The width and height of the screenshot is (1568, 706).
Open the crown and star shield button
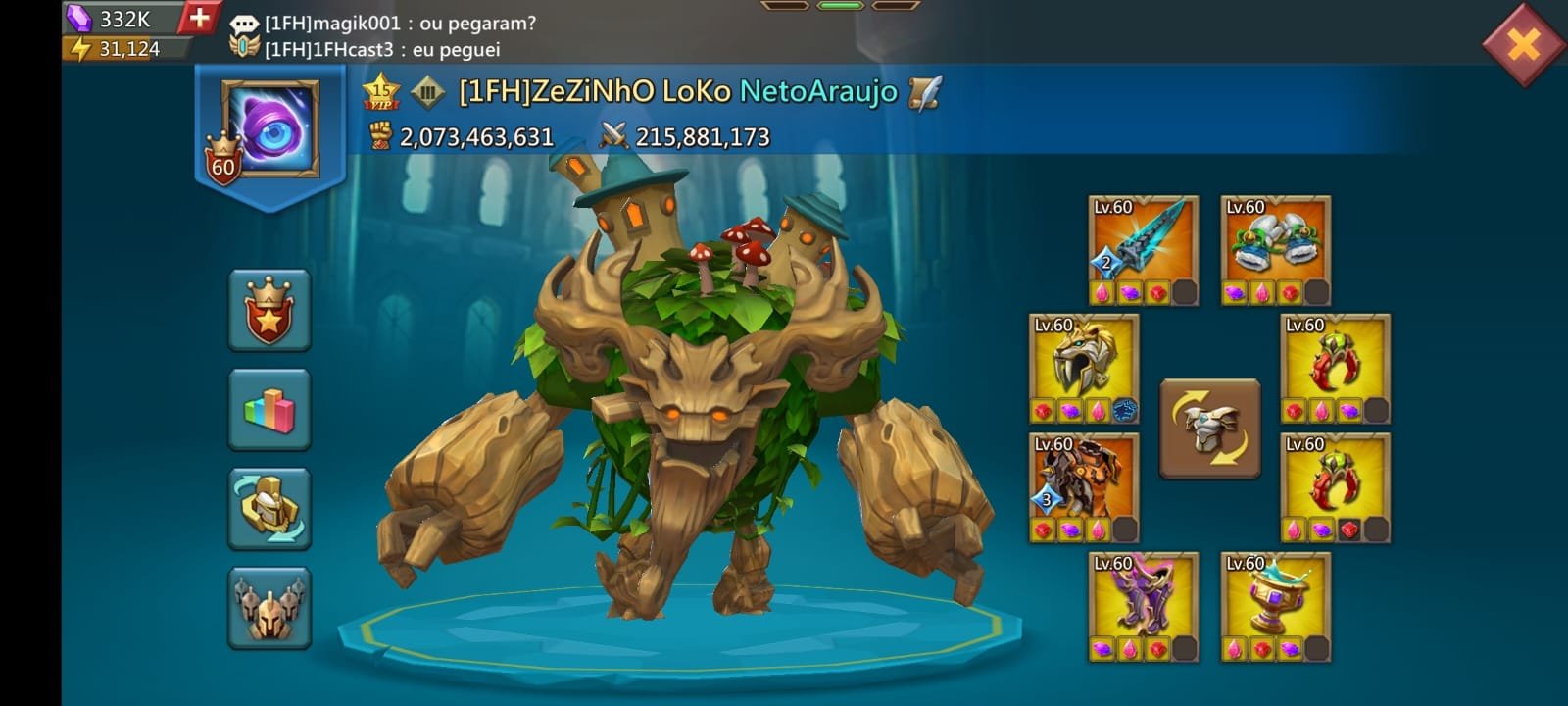tap(269, 310)
